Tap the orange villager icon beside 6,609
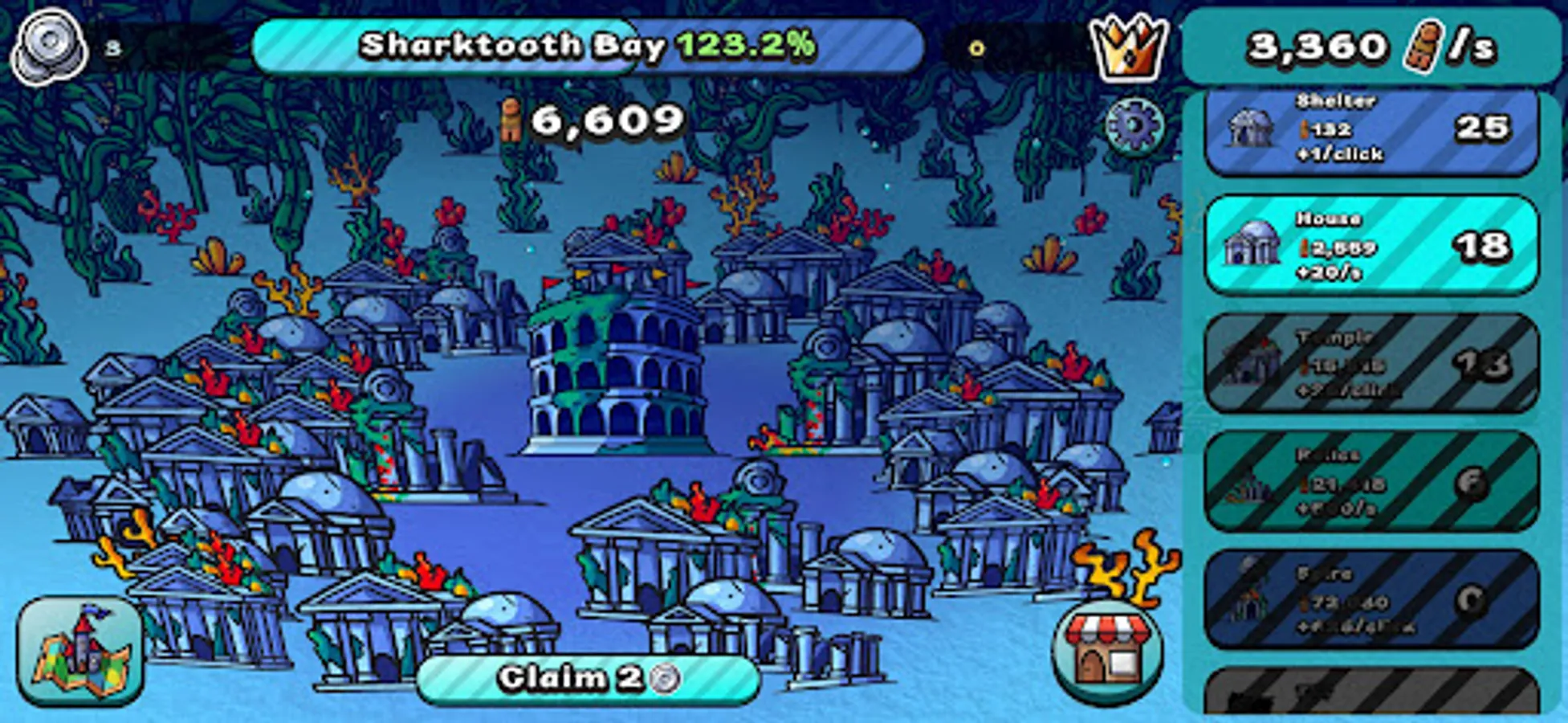 click(512, 120)
